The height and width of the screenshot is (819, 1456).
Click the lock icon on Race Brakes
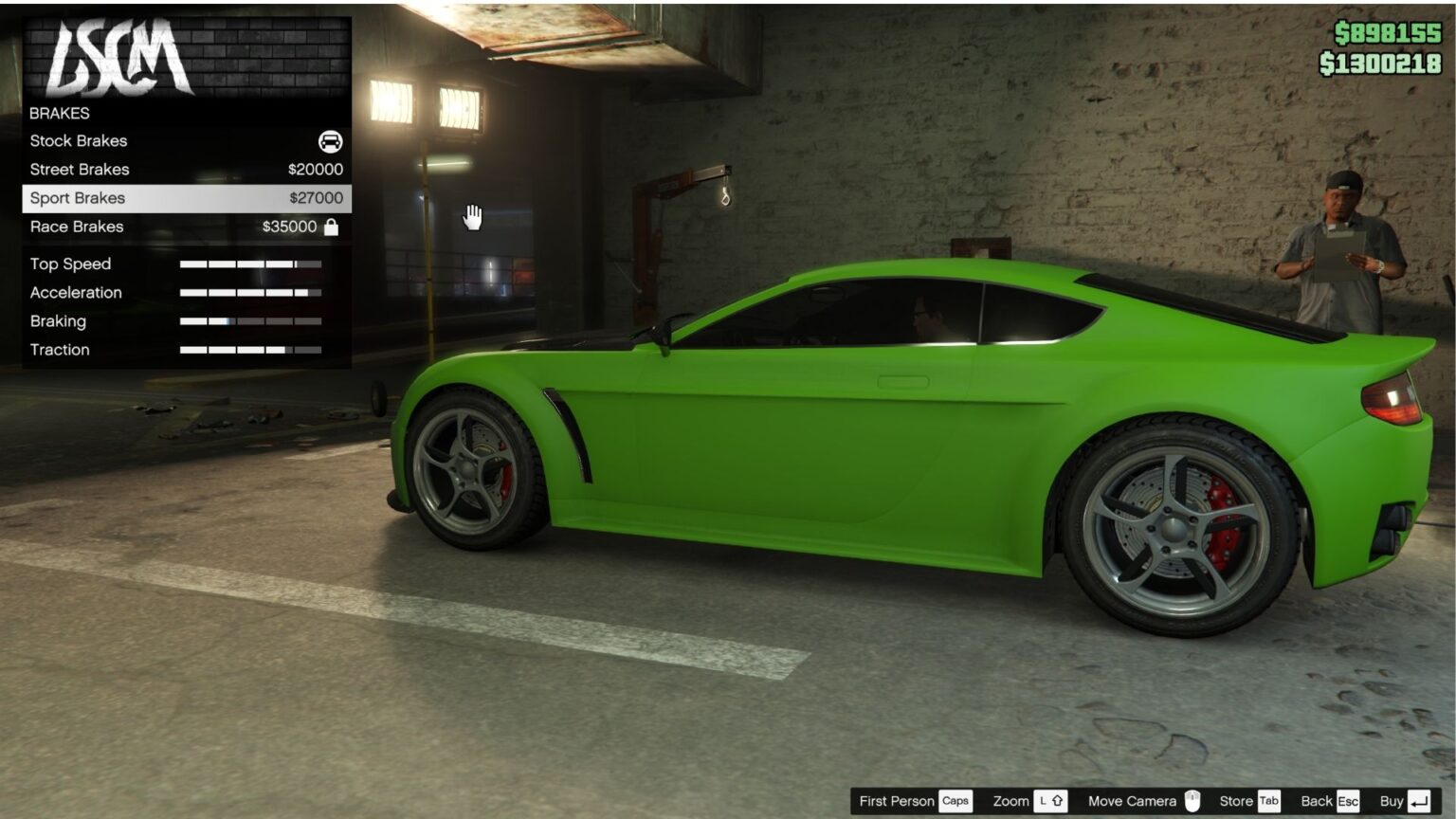click(332, 227)
